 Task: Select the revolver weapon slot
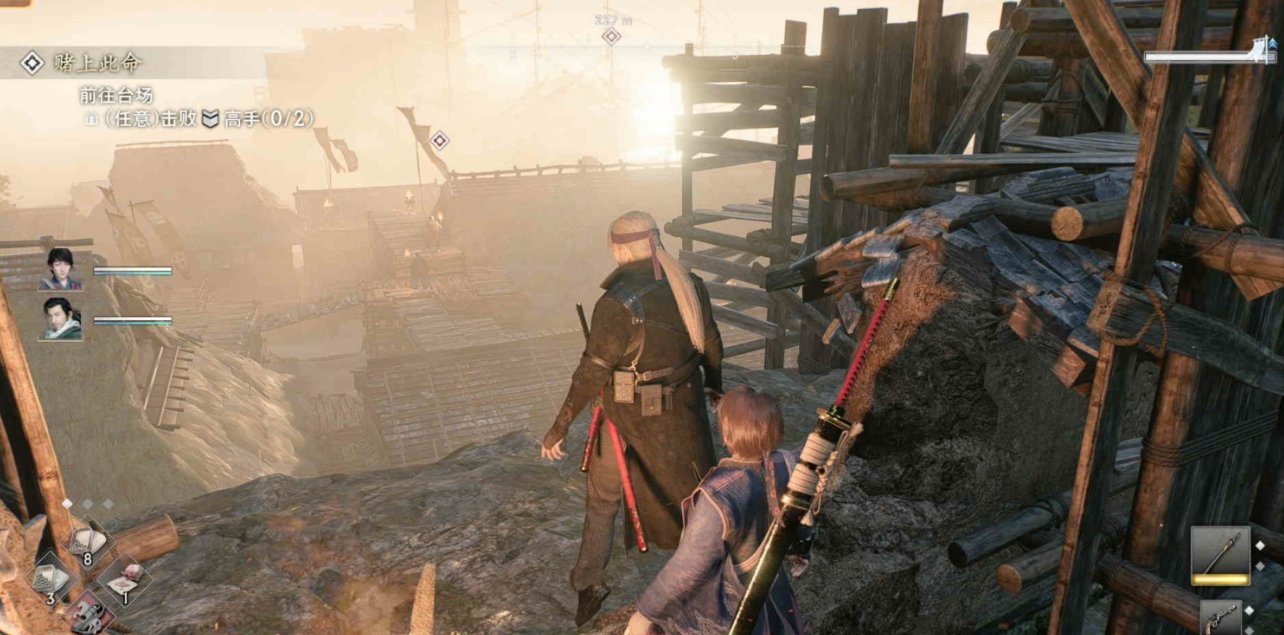tap(1220, 618)
